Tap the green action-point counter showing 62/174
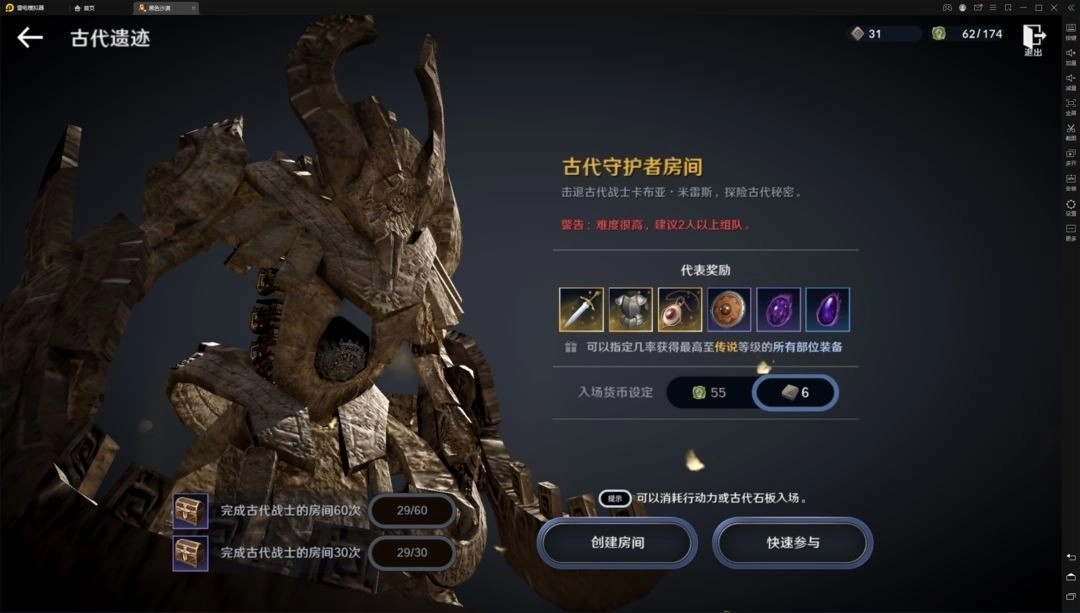The width and height of the screenshot is (1080, 613). (x=966, y=34)
